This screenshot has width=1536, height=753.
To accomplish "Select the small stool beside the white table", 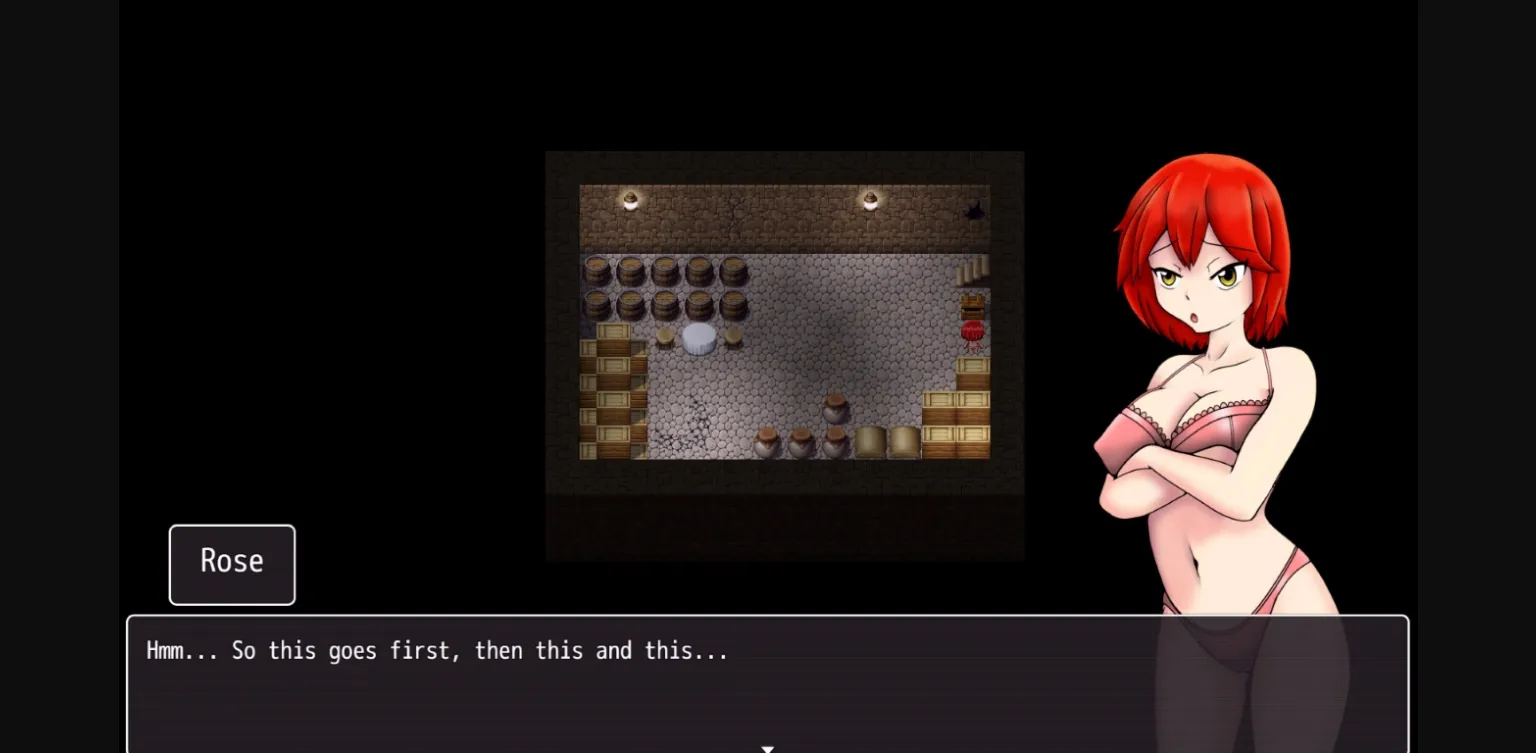I will [x=666, y=338].
